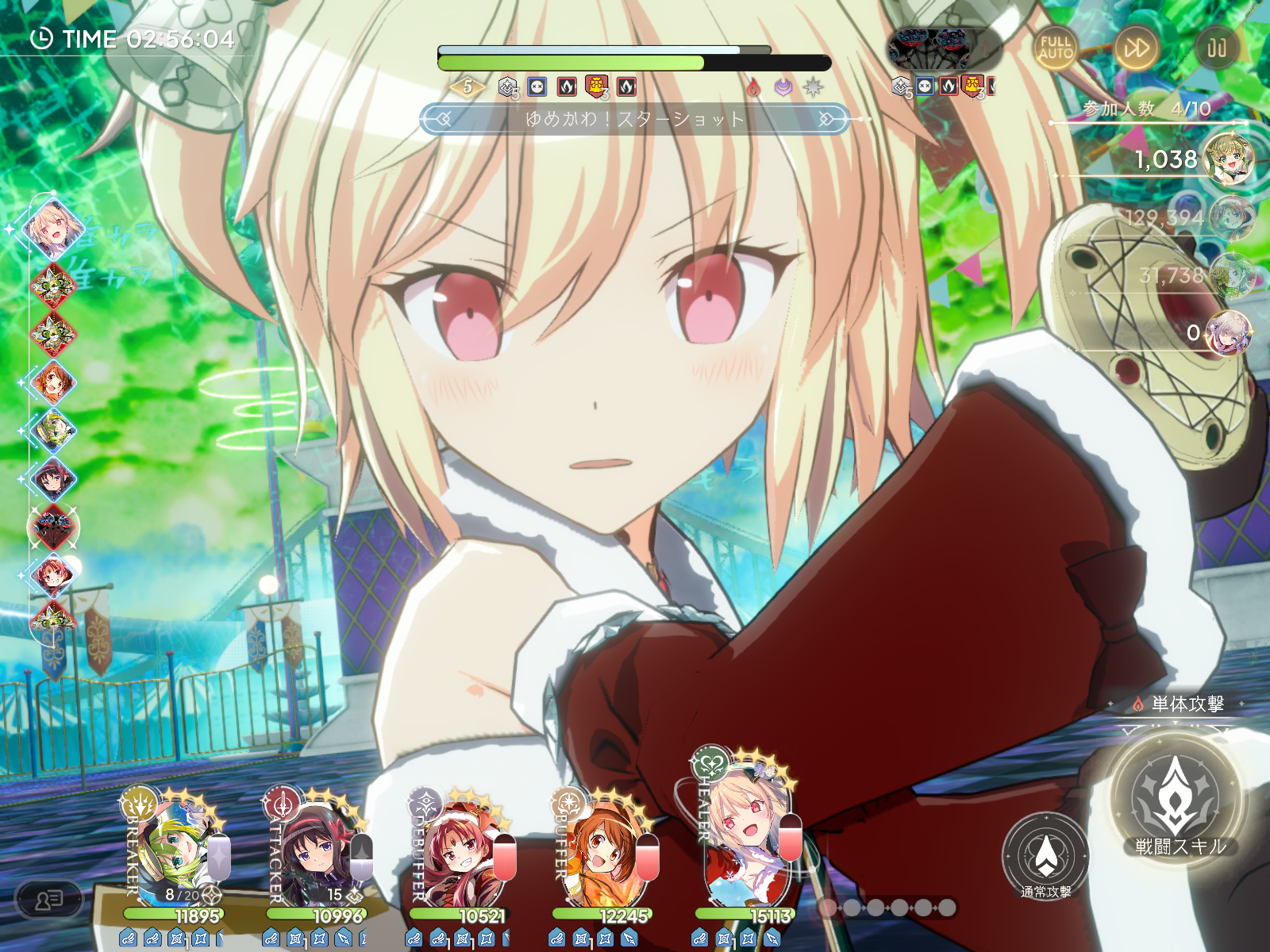Pause the battle
1270x952 pixels.
click(1216, 48)
